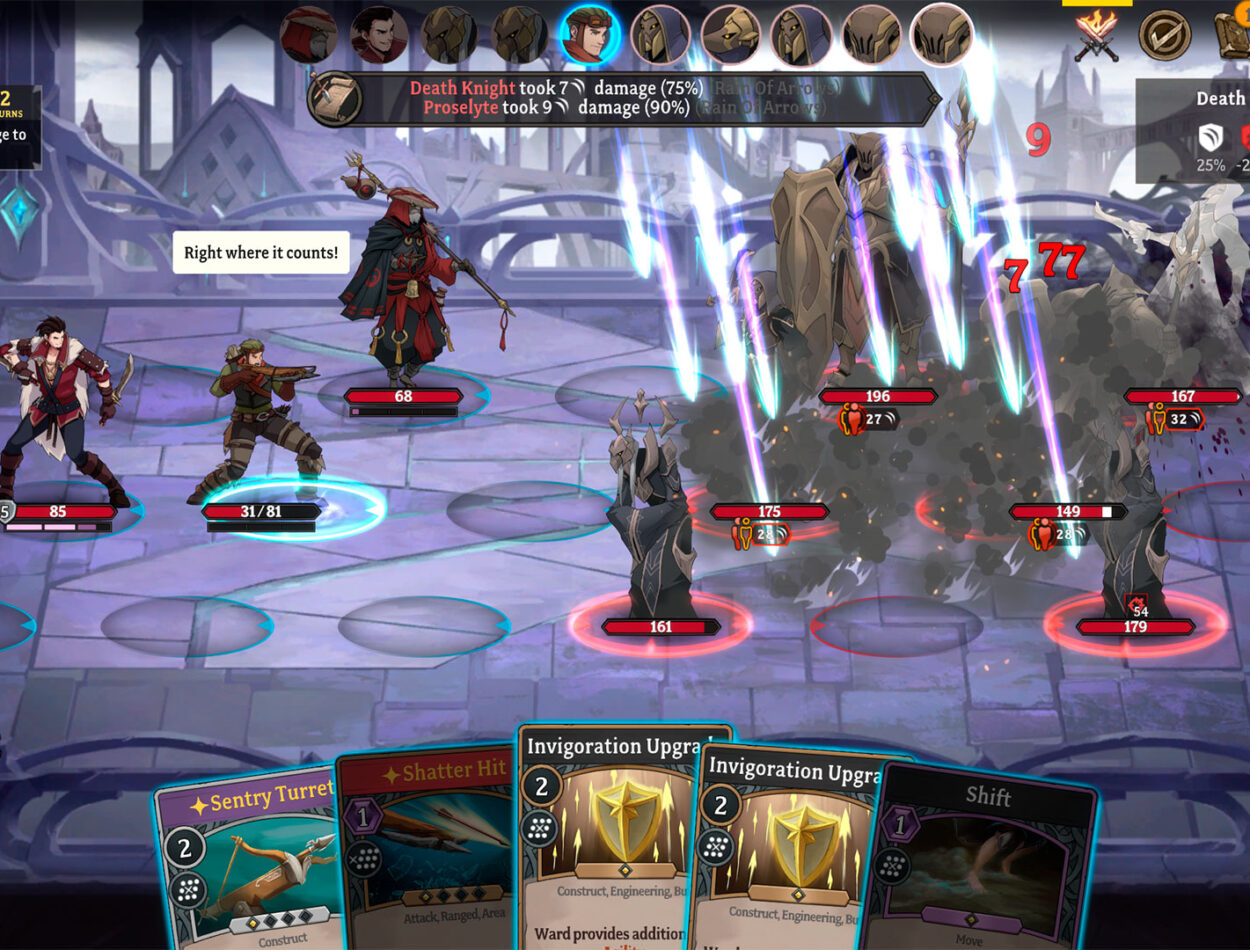Open the combat log scroll icon
1250x950 pixels.
[335, 98]
